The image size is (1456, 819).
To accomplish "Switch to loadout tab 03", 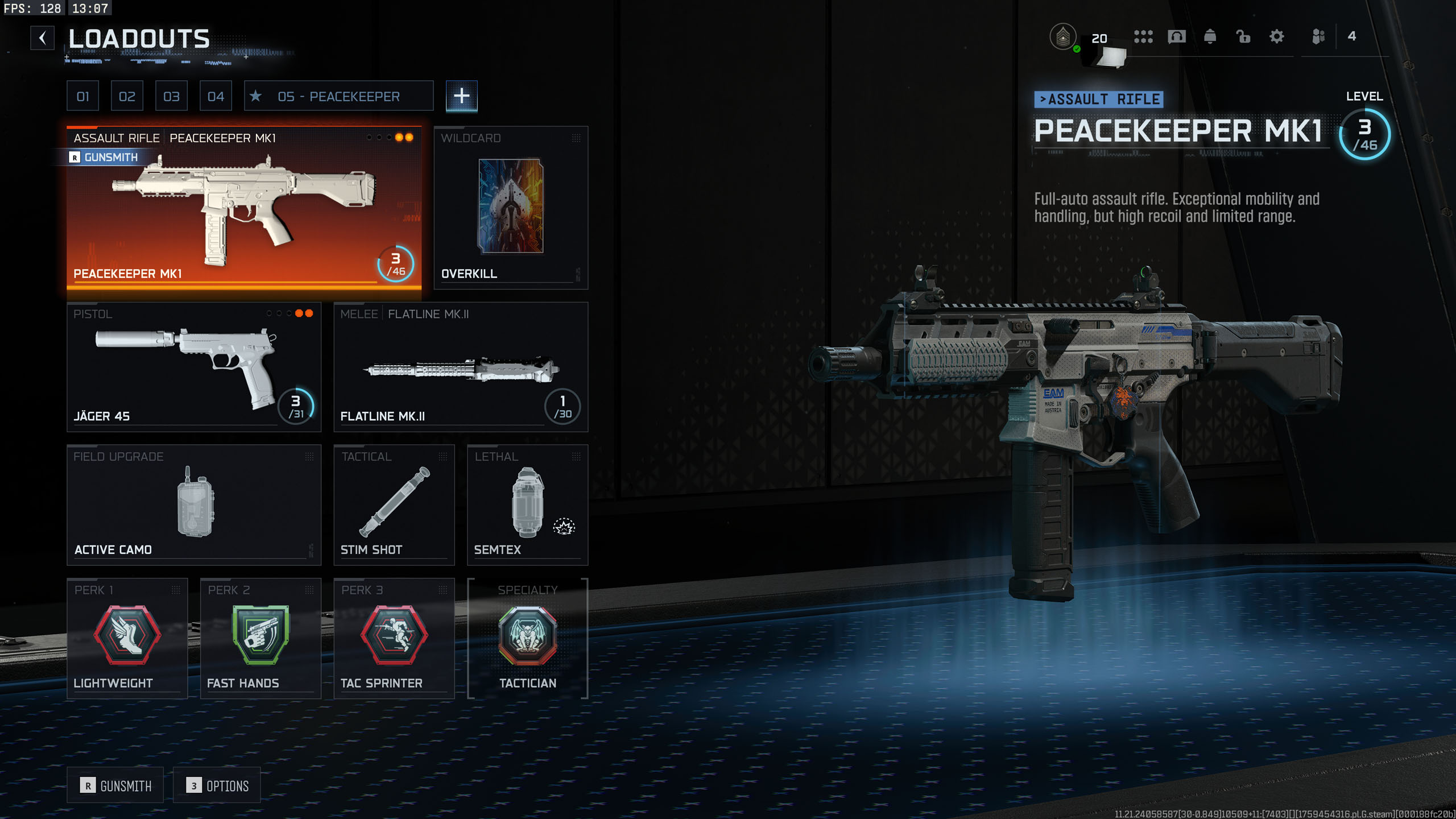I will pos(171,96).
